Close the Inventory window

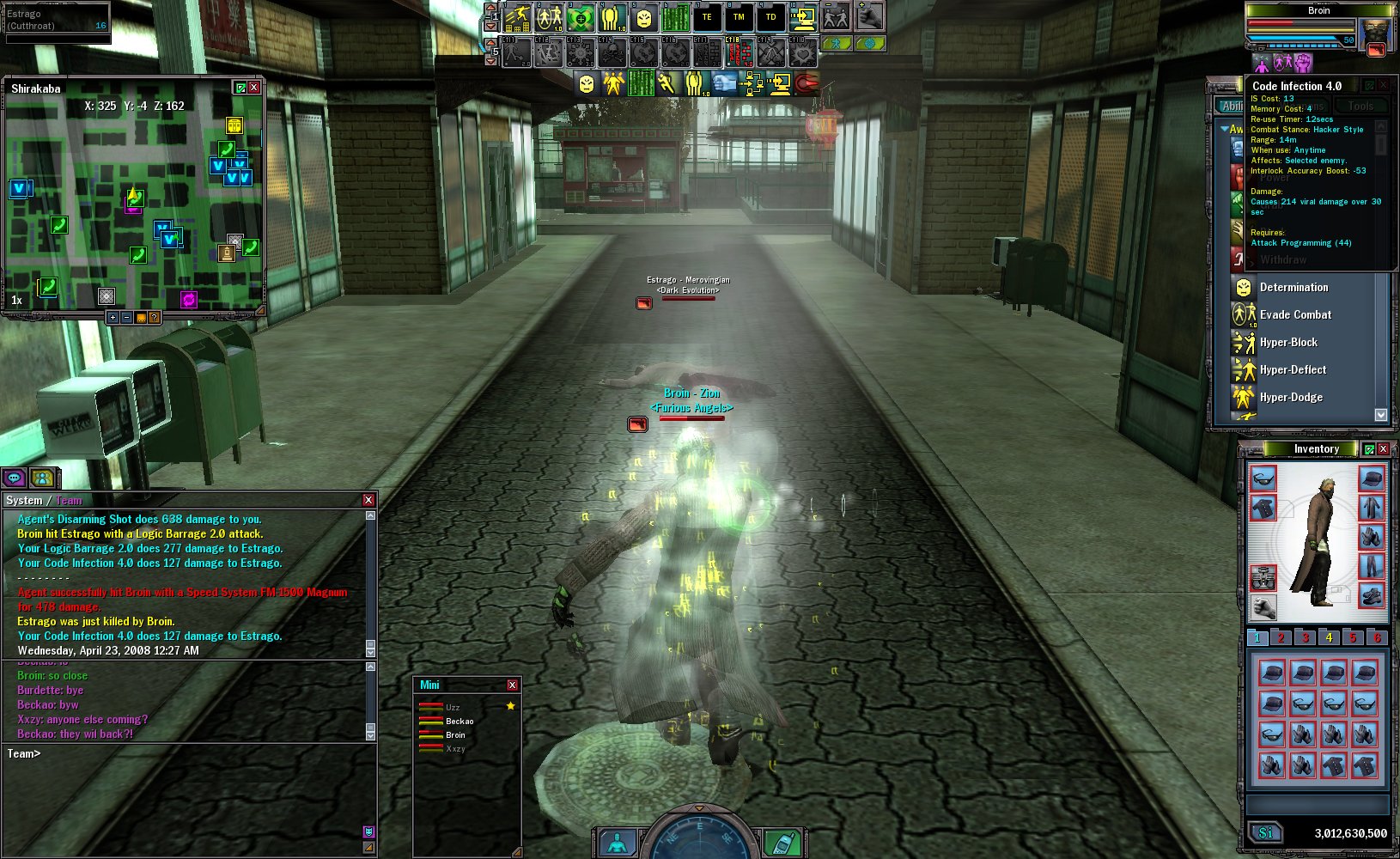pos(1383,449)
